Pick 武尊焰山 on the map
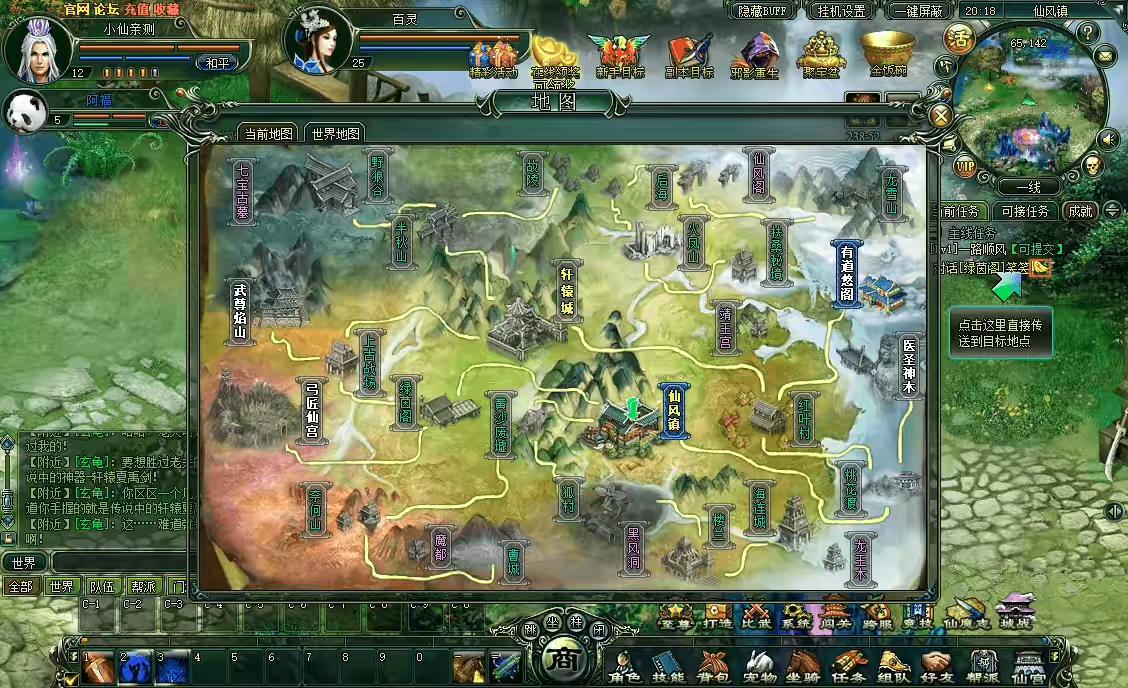 pos(239,312)
